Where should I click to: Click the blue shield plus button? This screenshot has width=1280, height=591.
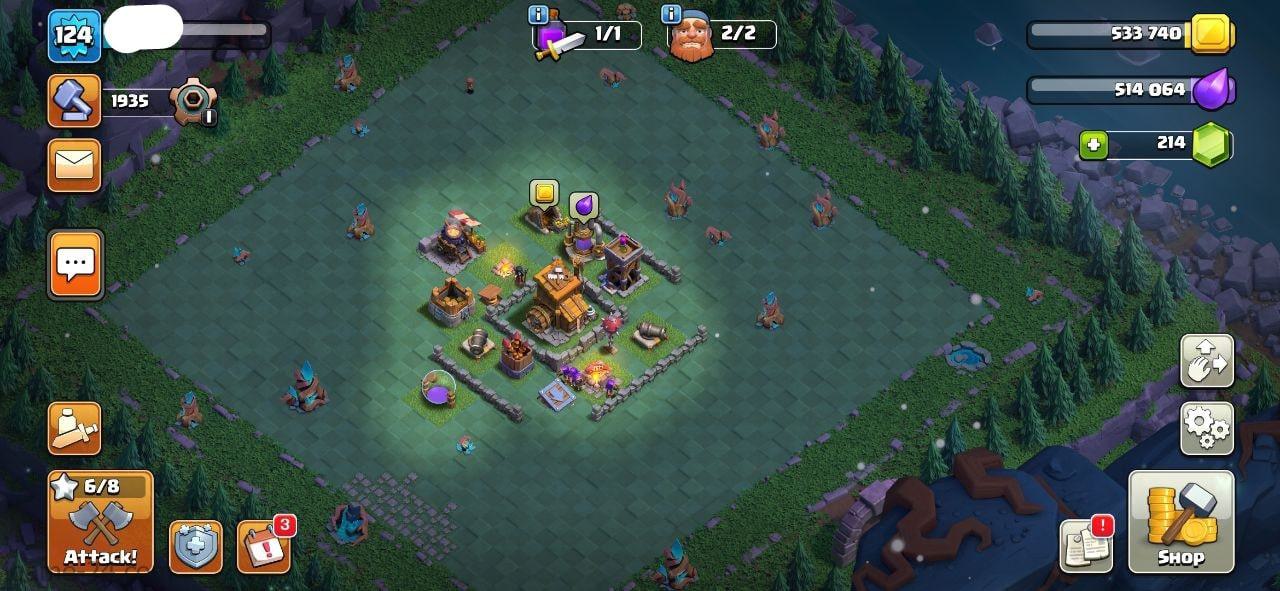click(x=195, y=547)
